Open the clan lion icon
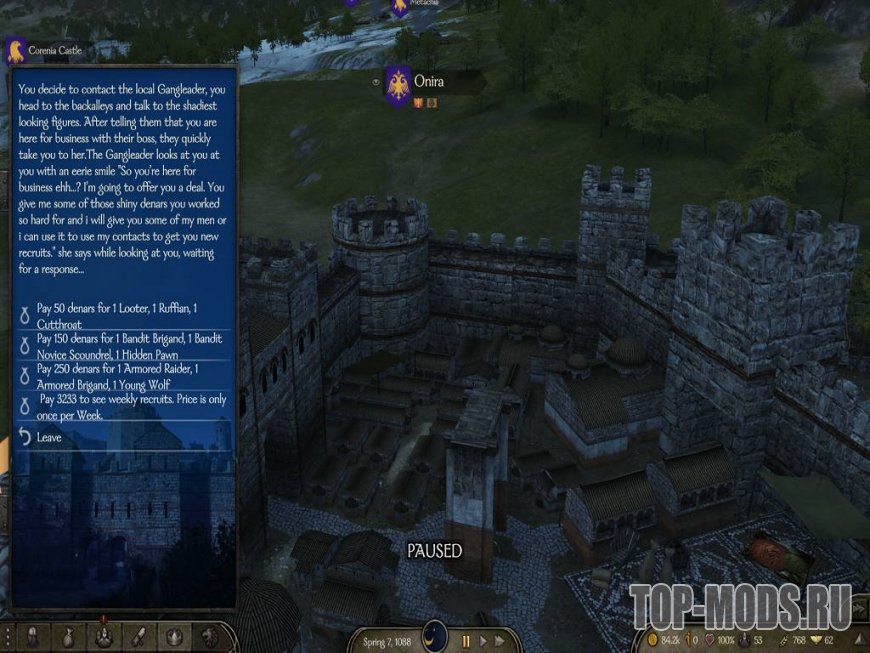870x653 pixels. (209, 637)
